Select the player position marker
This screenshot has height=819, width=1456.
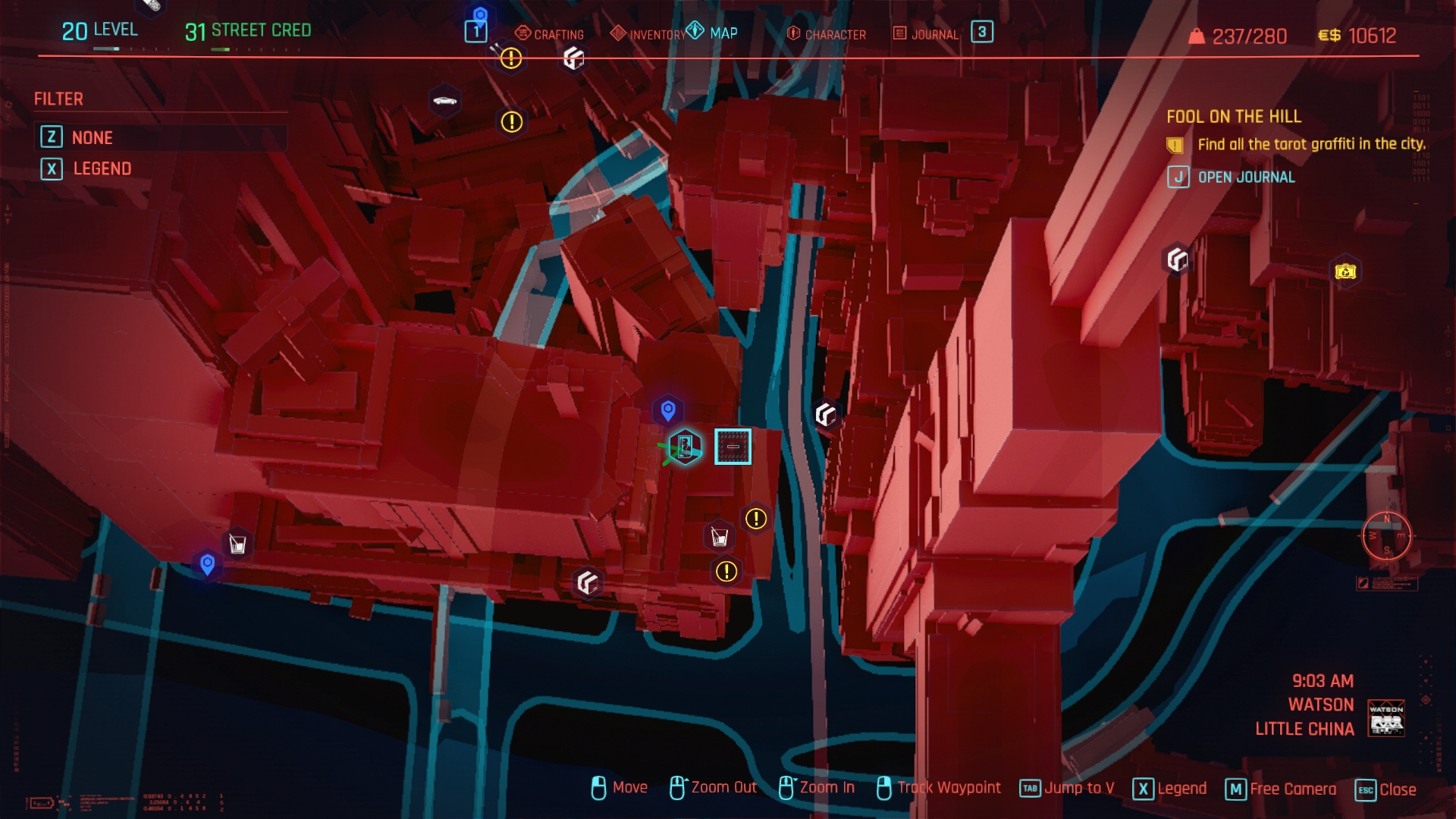[684, 447]
